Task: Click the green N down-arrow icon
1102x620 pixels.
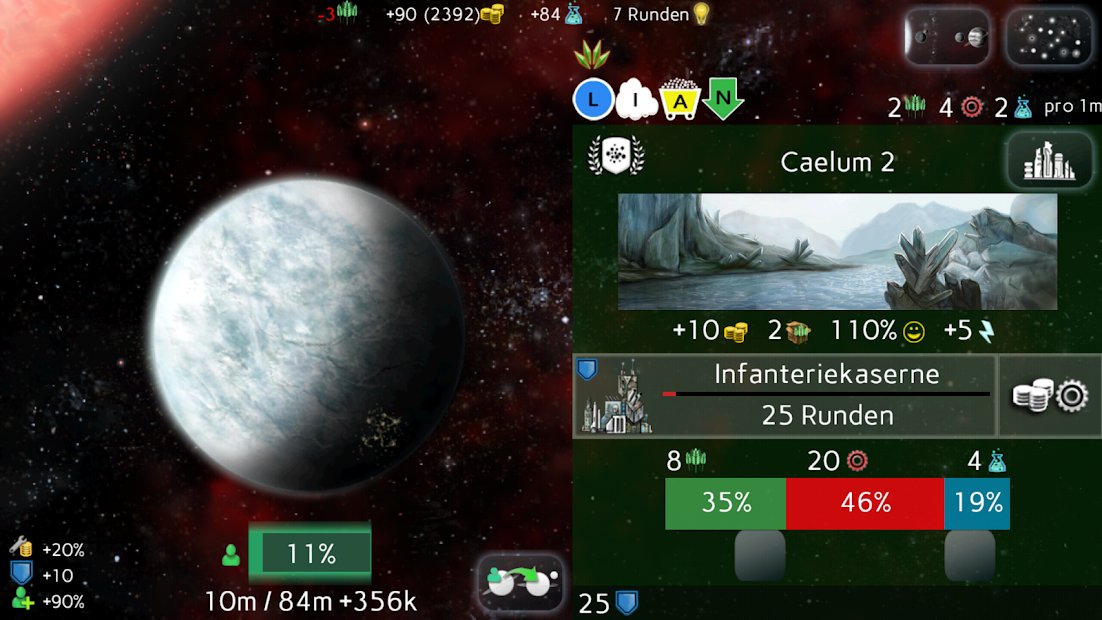Action: click(x=722, y=100)
